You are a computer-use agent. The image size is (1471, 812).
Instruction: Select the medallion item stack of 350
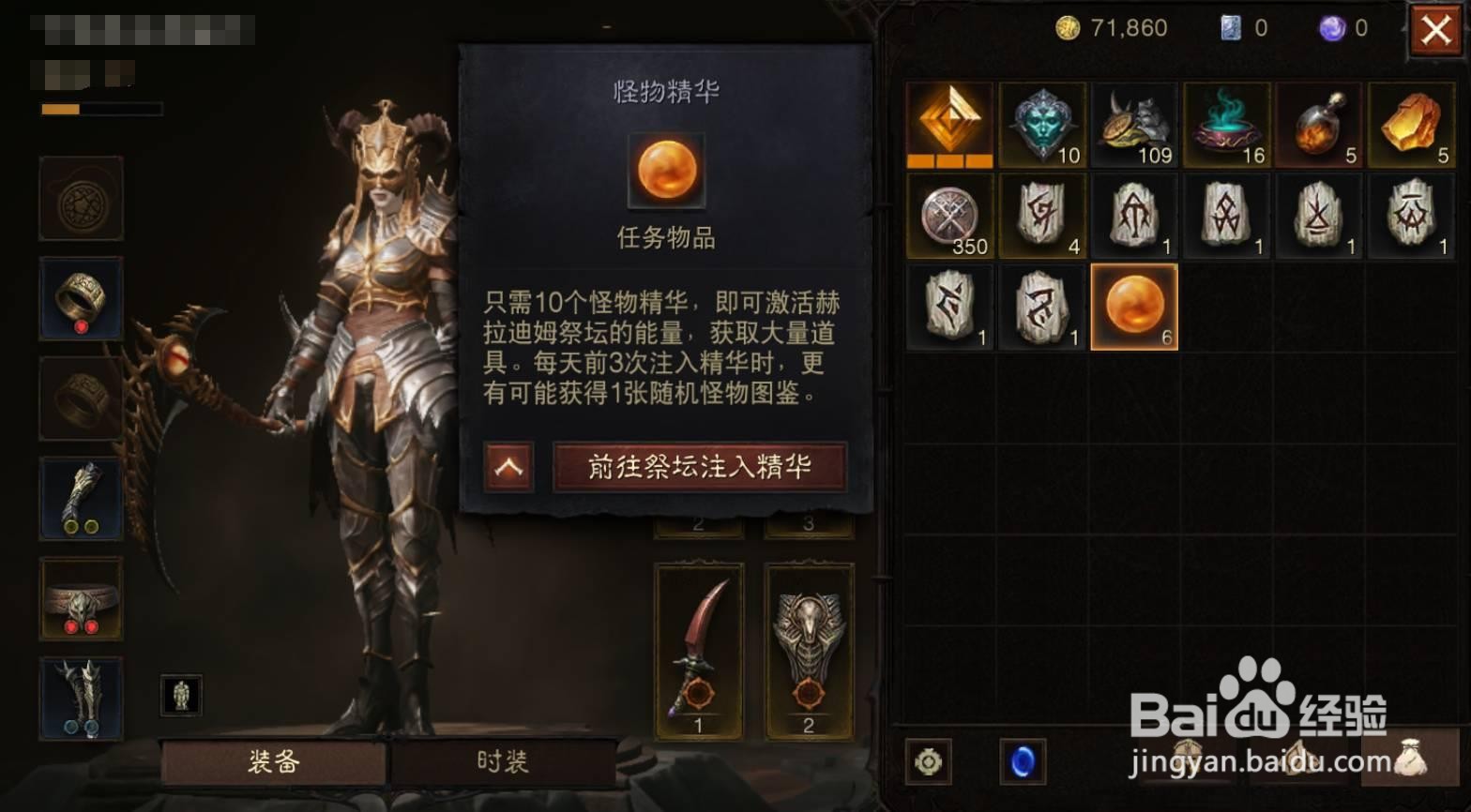pyautogui.click(x=949, y=216)
